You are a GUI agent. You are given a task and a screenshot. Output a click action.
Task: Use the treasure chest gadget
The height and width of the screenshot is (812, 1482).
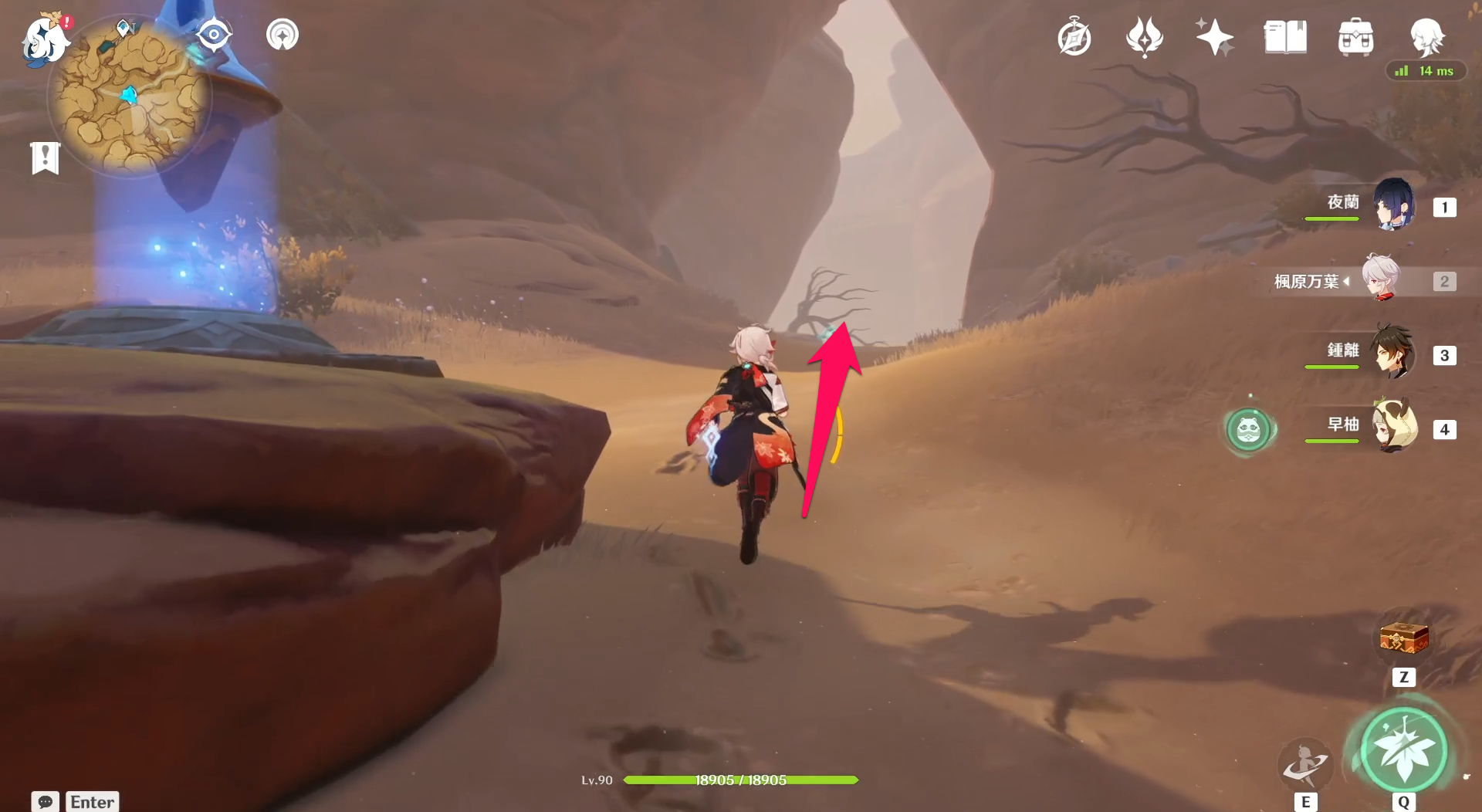coord(1404,639)
